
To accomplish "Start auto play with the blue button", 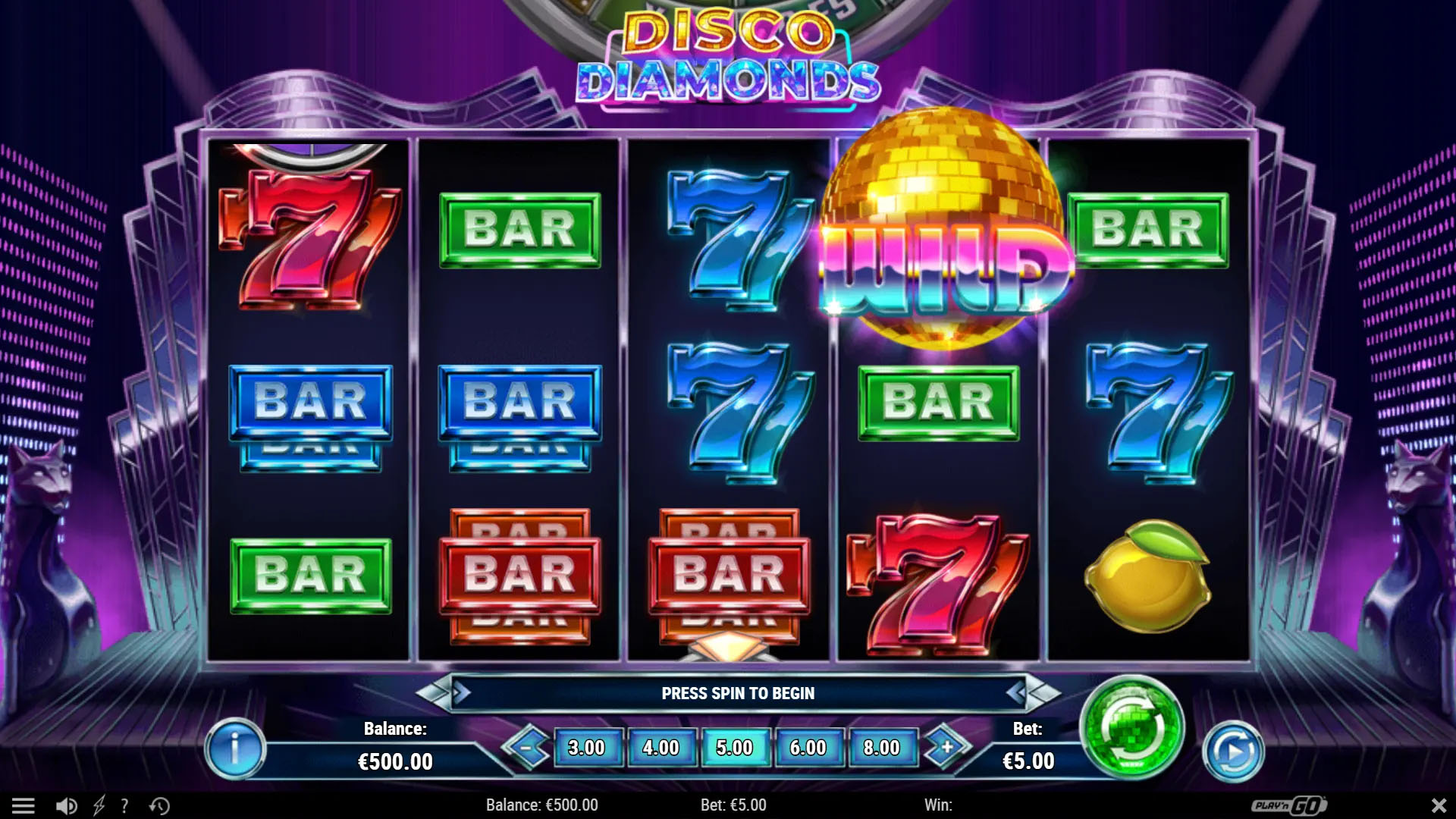I will pyautogui.click(x=1233, y=752).
